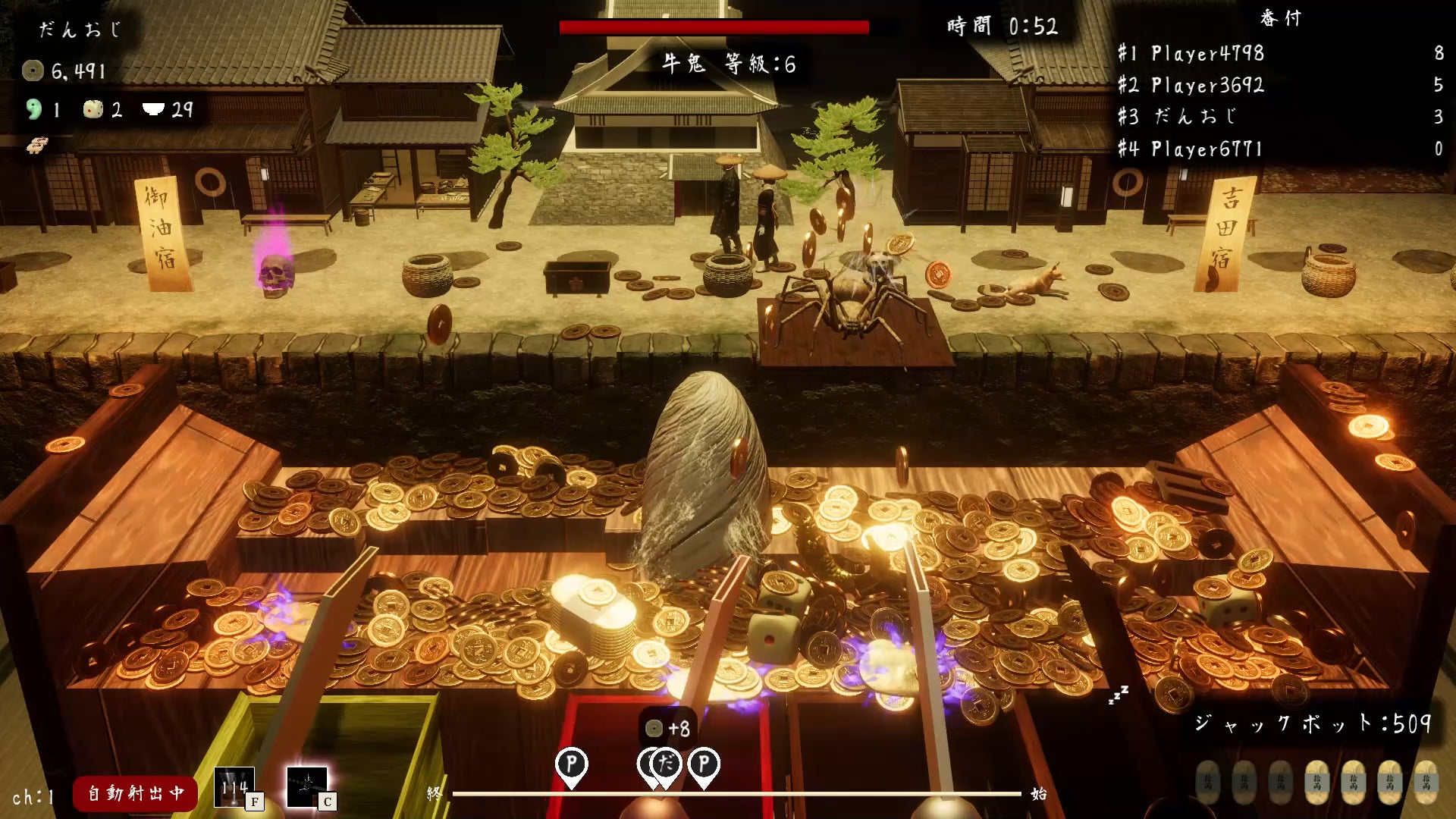Click the だ player marker on the progress track
Screen dimensions: 1456x819
(x=667, y=764)
